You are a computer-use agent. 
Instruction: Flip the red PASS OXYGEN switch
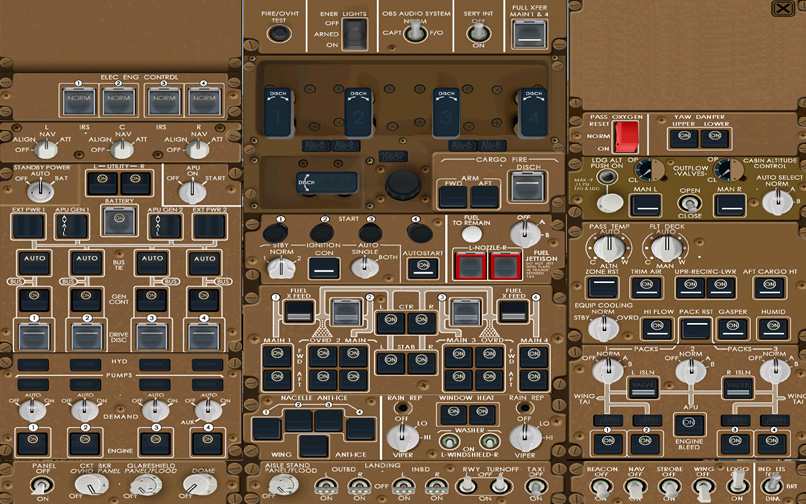pos(627,136)
